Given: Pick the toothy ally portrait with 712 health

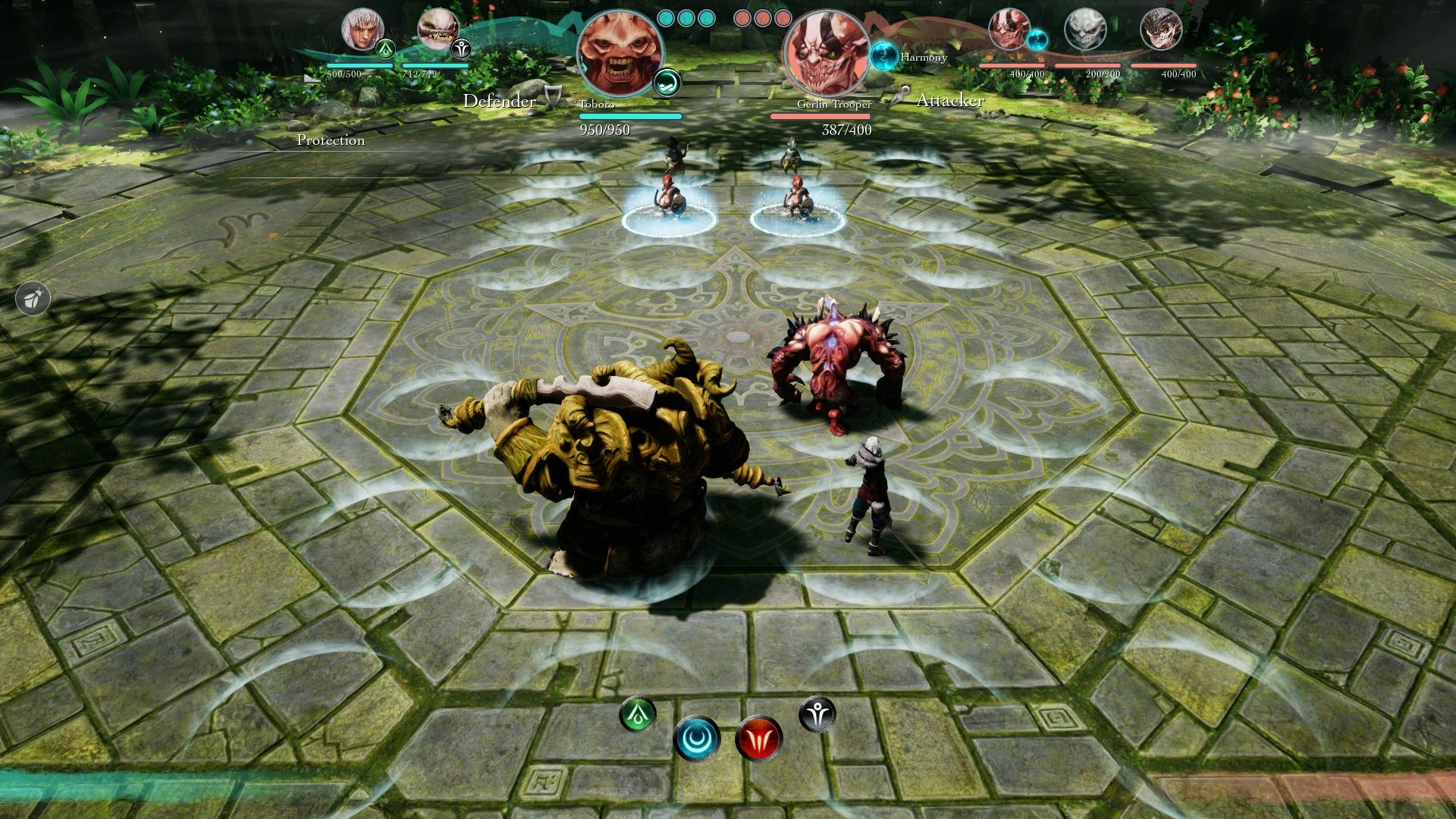Looking at the screenshot, I should [x=437, y=30].
